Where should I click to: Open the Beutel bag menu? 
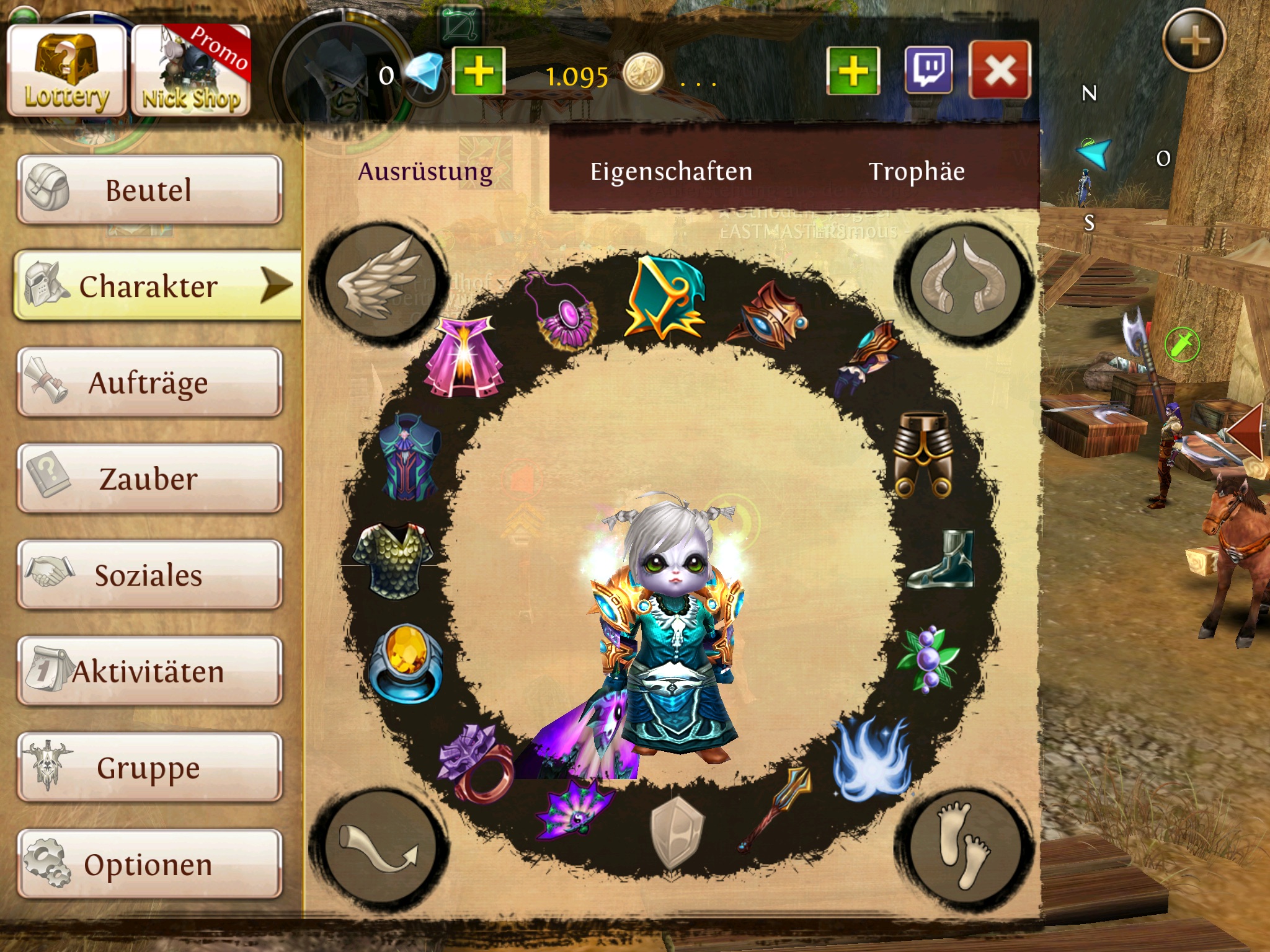click(149, 190)
